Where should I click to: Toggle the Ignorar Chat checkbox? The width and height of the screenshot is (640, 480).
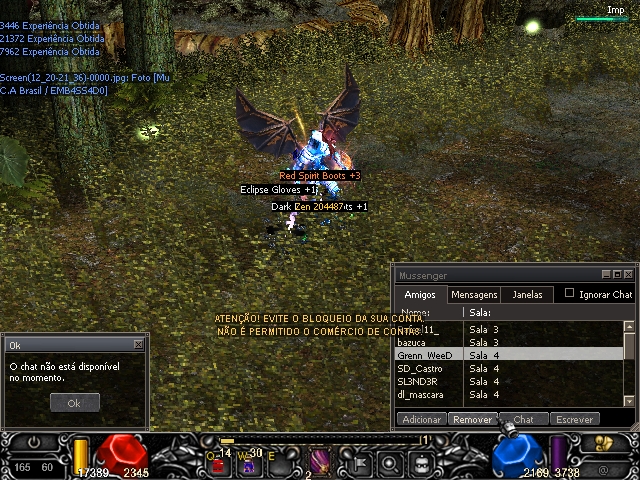[x=570, y=294]
